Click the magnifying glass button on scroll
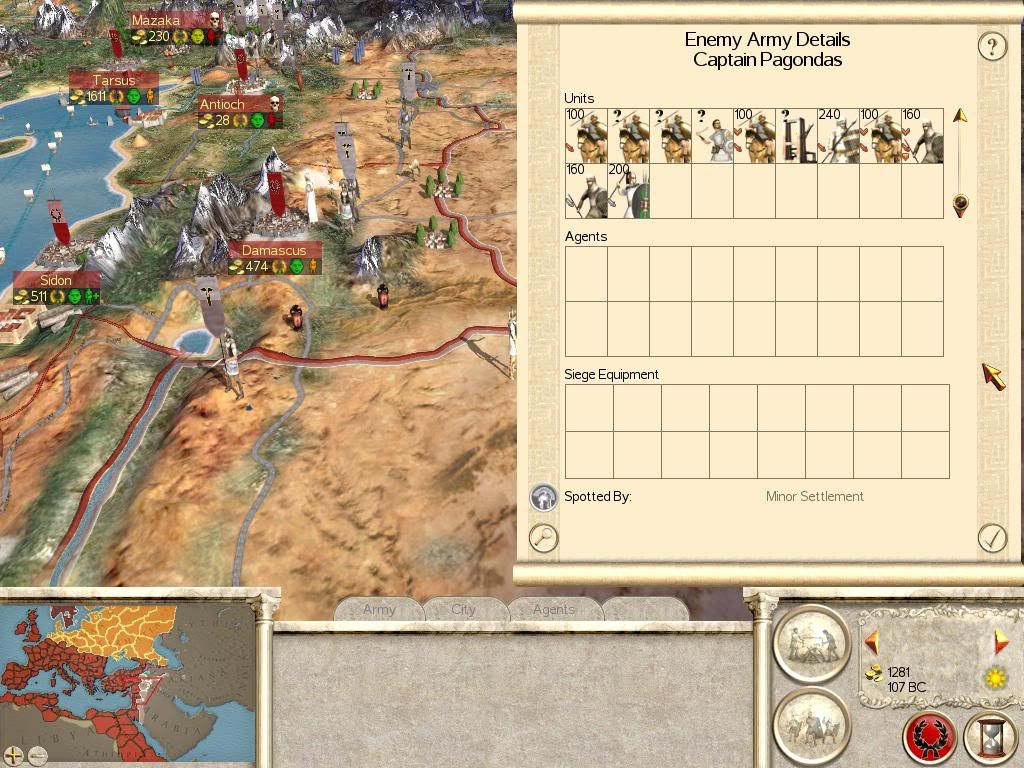The height and width of the screenshot is (768, 1024). [x=543, y=538]
